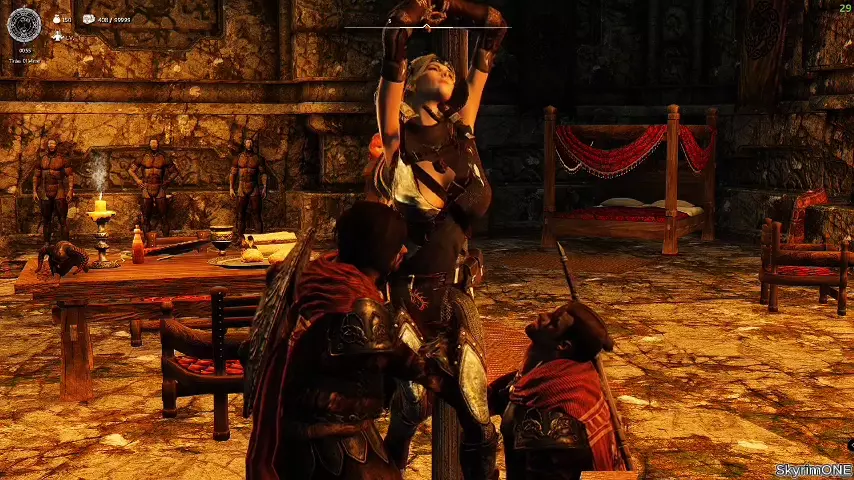The image size is (854, 480).
Task: Click the circular clock widget
Action: [24, 24]
